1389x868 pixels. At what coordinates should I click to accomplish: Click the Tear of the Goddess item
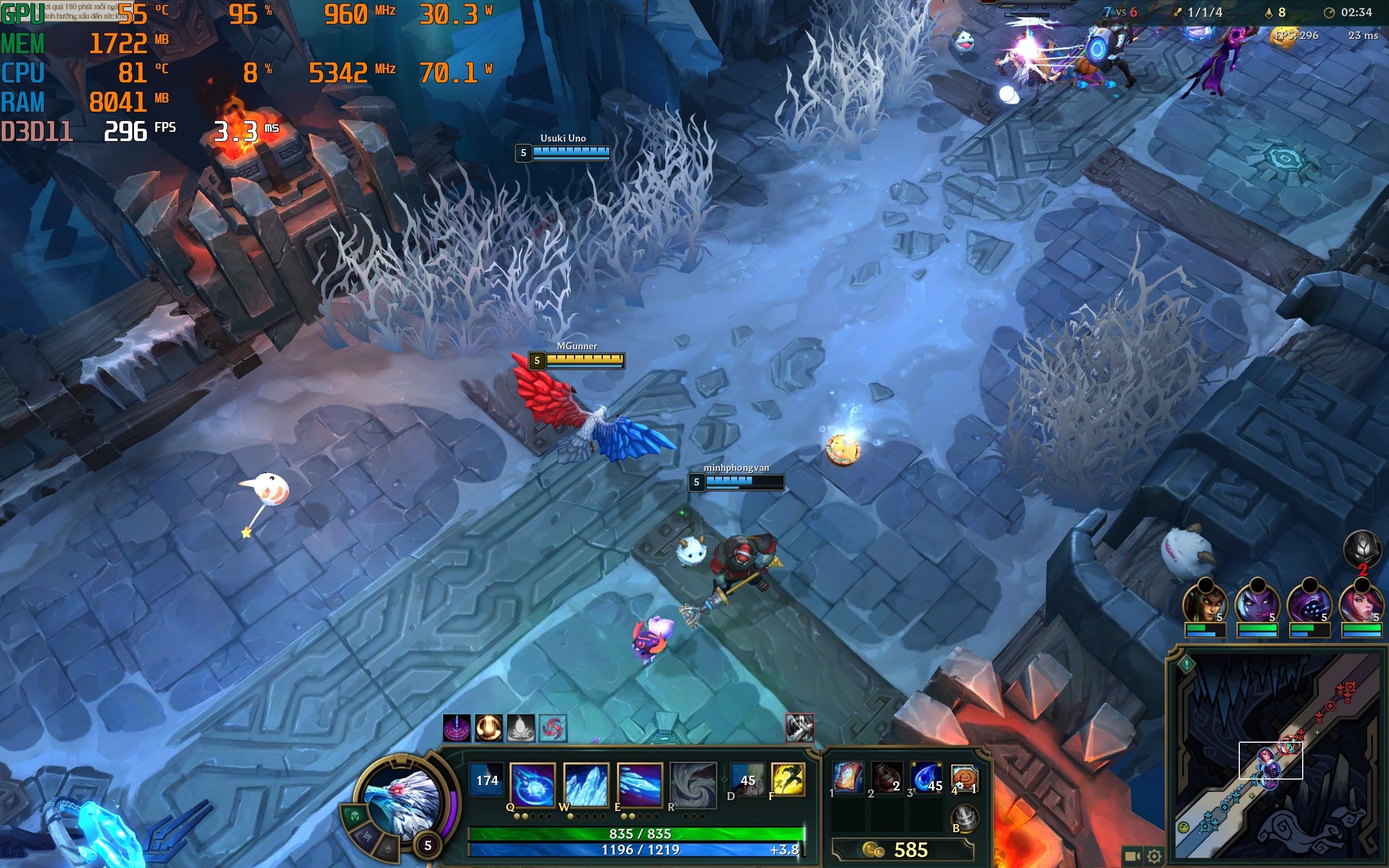pyautogui.click(x=926, y=778)
